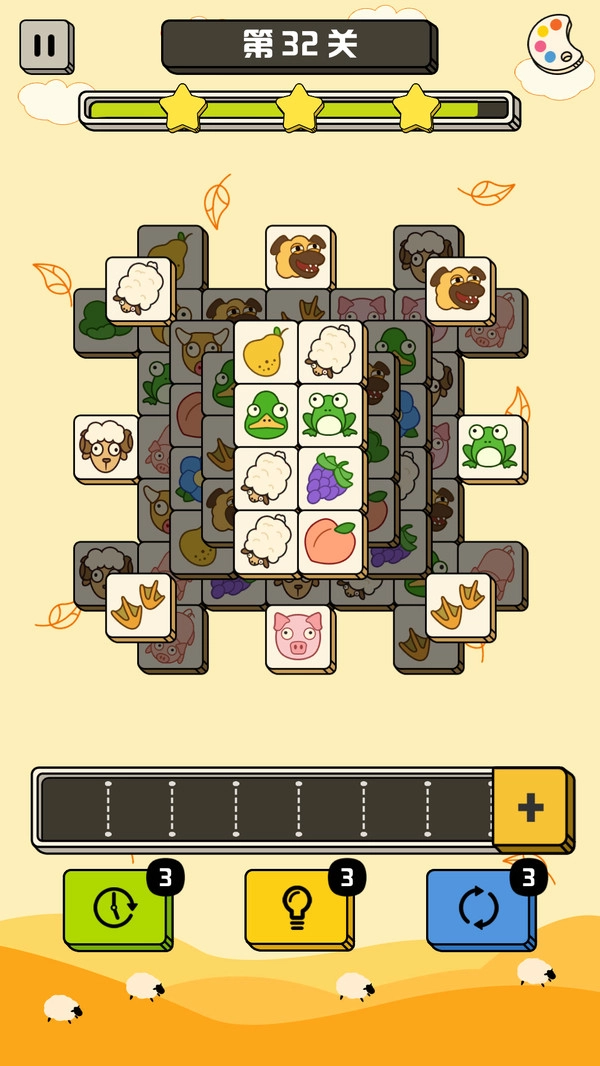This screenshot has width=600, height=1066.
Task: Select the pink pig face tile
Action: 298,636
